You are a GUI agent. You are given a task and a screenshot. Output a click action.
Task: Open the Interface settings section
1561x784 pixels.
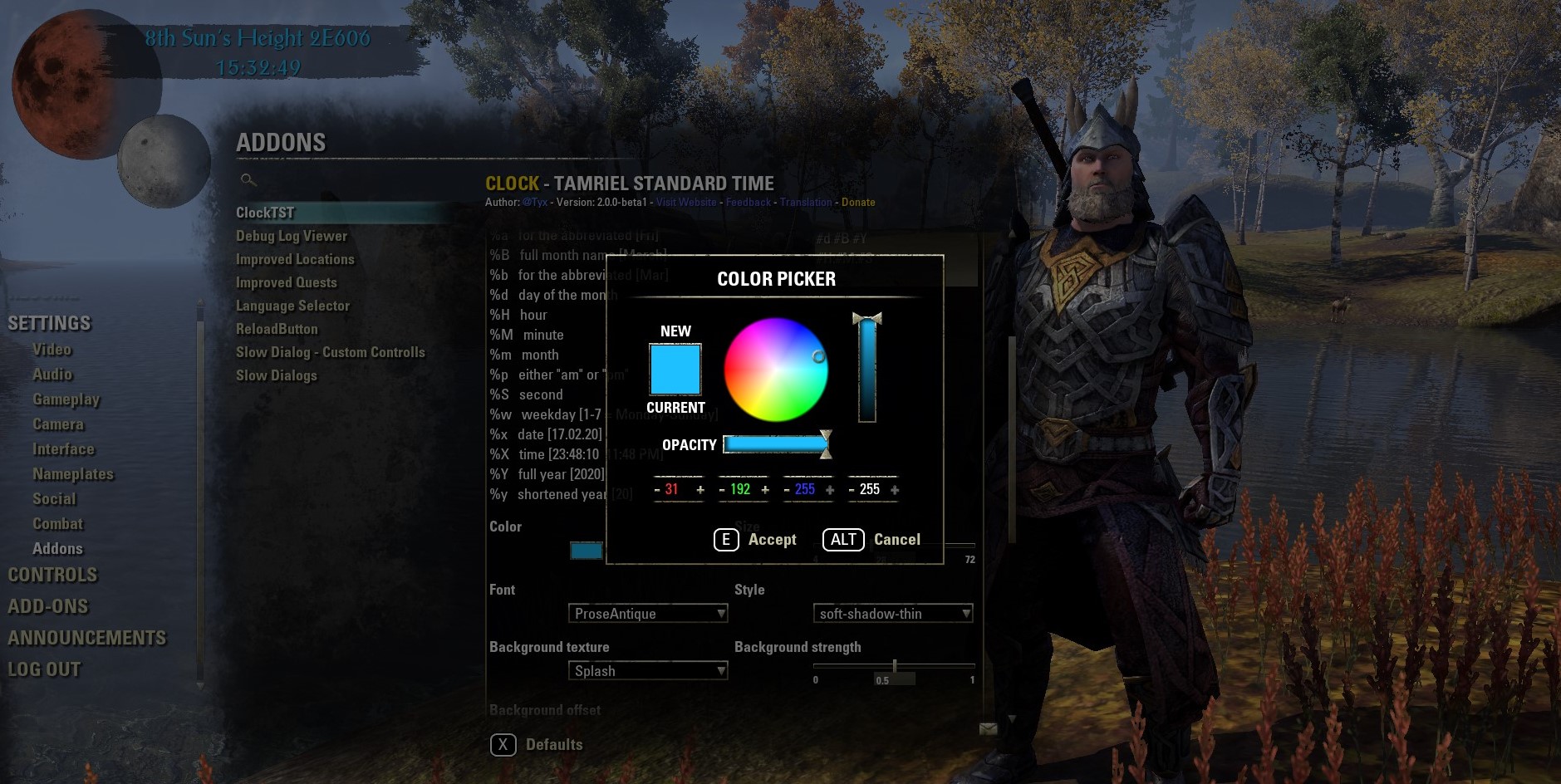point(64,448)
